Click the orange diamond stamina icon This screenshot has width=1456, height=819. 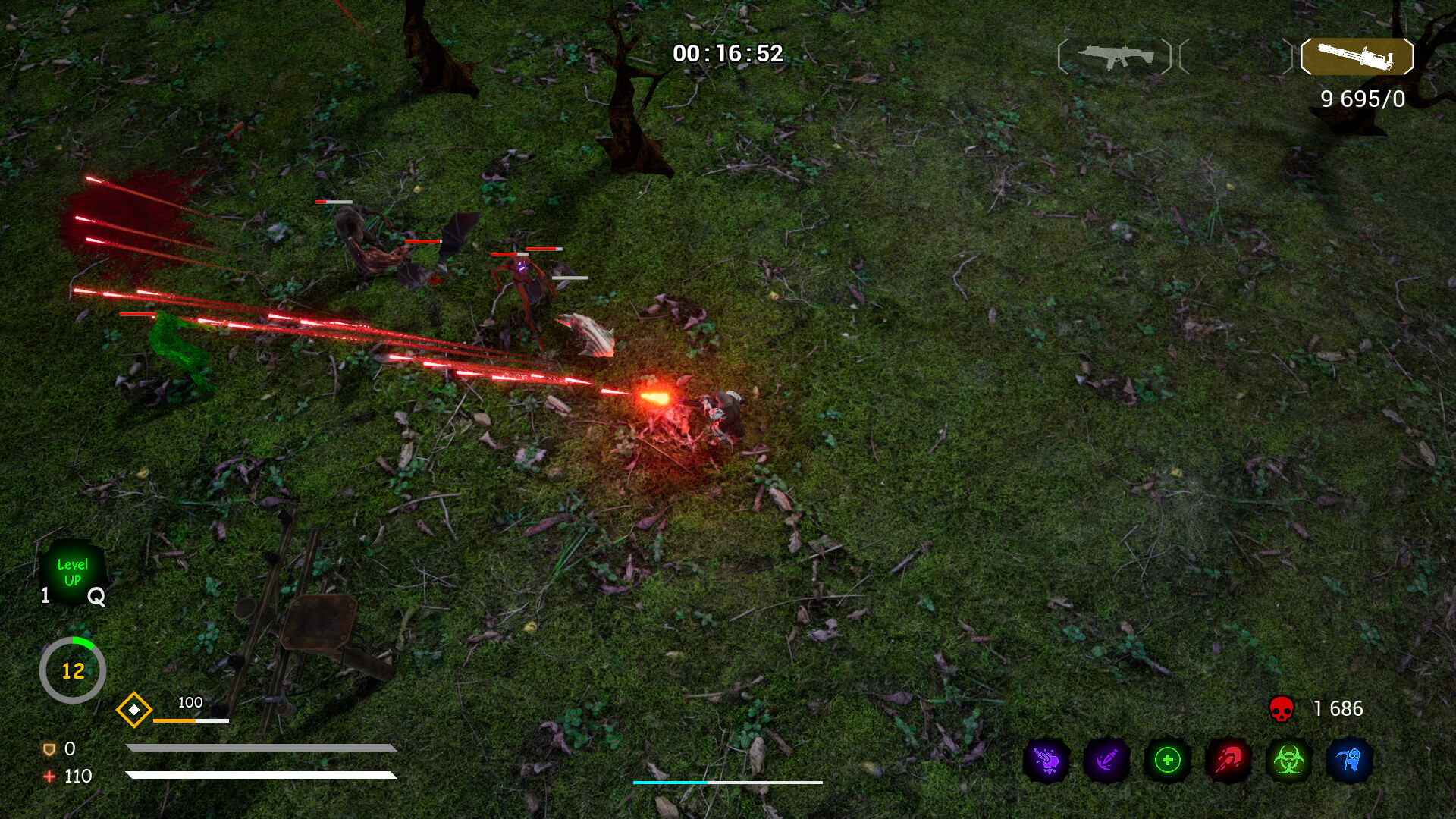134,710
